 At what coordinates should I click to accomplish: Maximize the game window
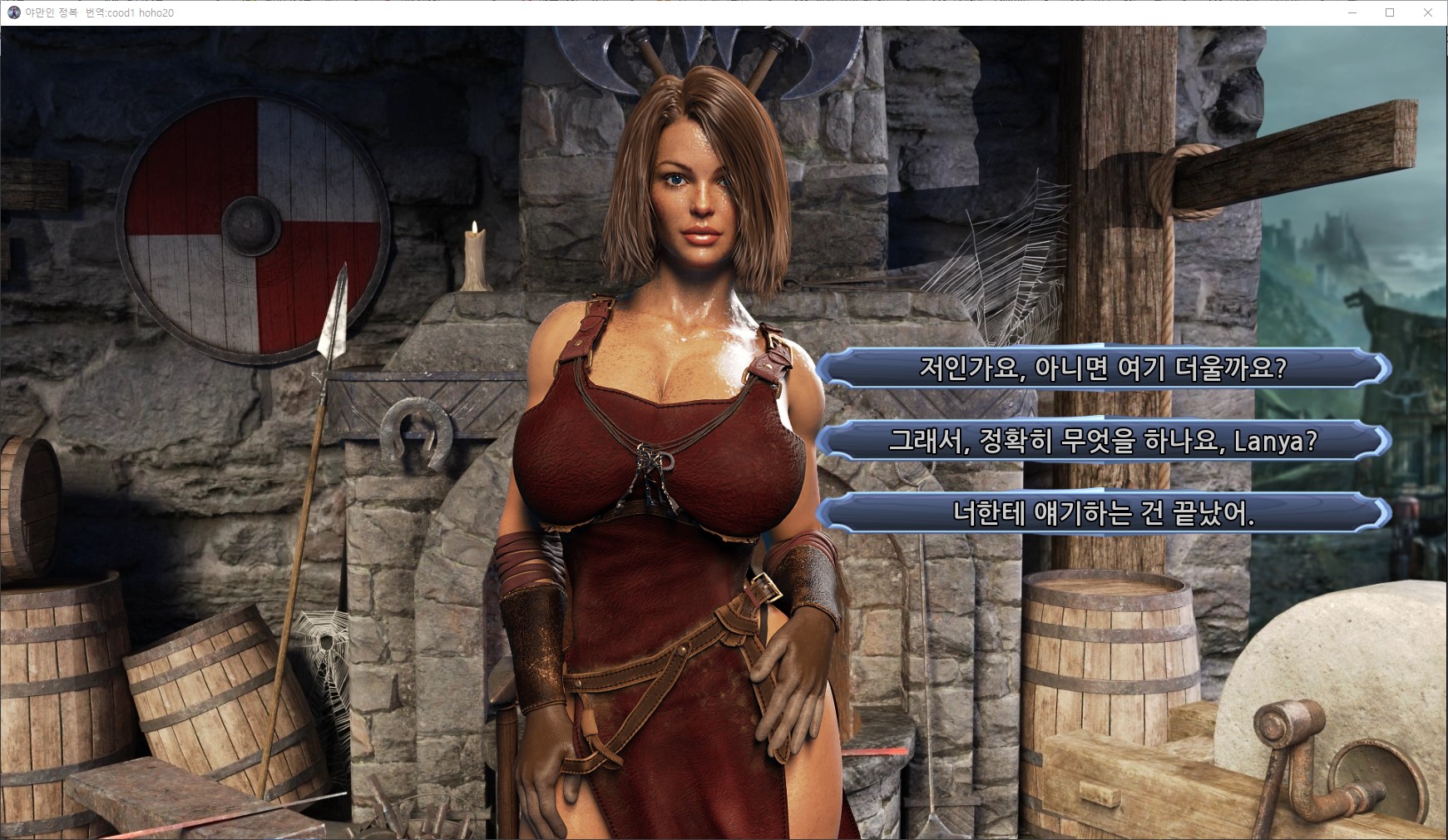coord(1389,12)
